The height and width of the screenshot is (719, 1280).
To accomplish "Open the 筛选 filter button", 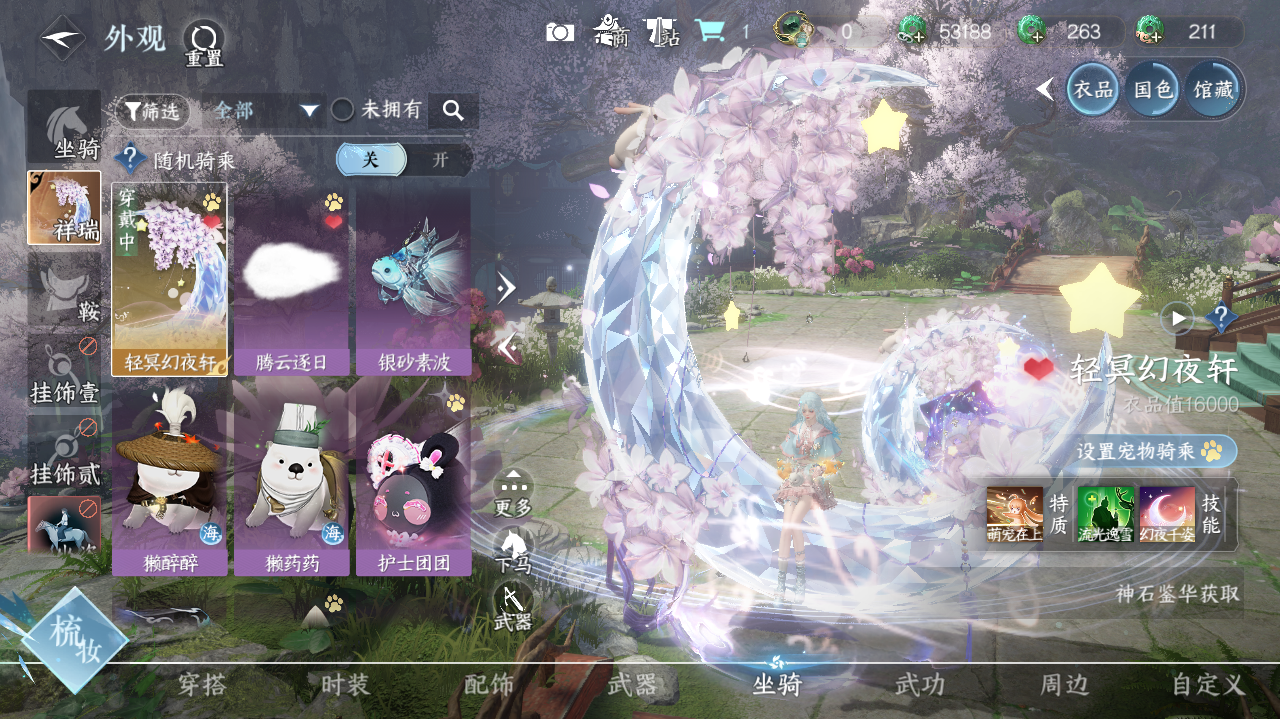I will (x=152, y=111).
